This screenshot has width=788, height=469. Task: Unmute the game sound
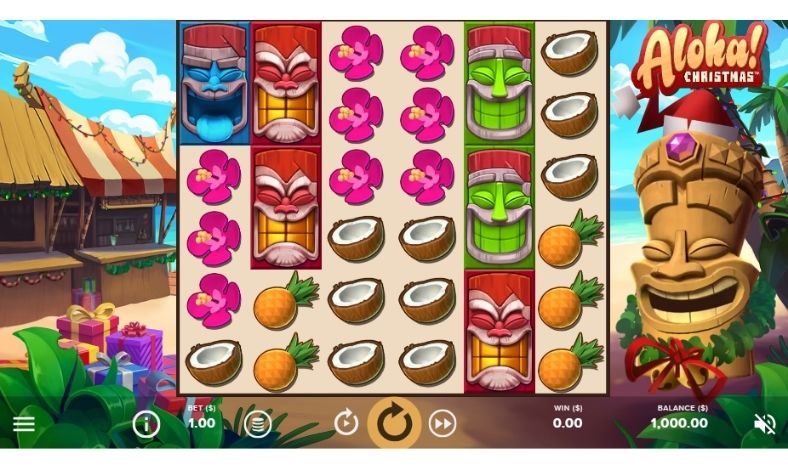click(x=764, y=424)
